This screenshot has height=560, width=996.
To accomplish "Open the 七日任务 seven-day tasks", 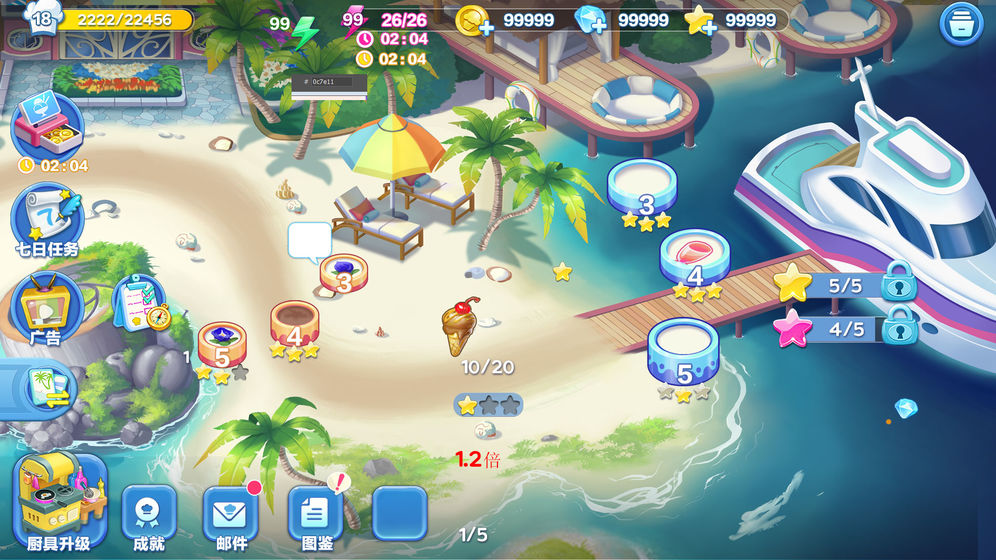I will coord(46,219).
